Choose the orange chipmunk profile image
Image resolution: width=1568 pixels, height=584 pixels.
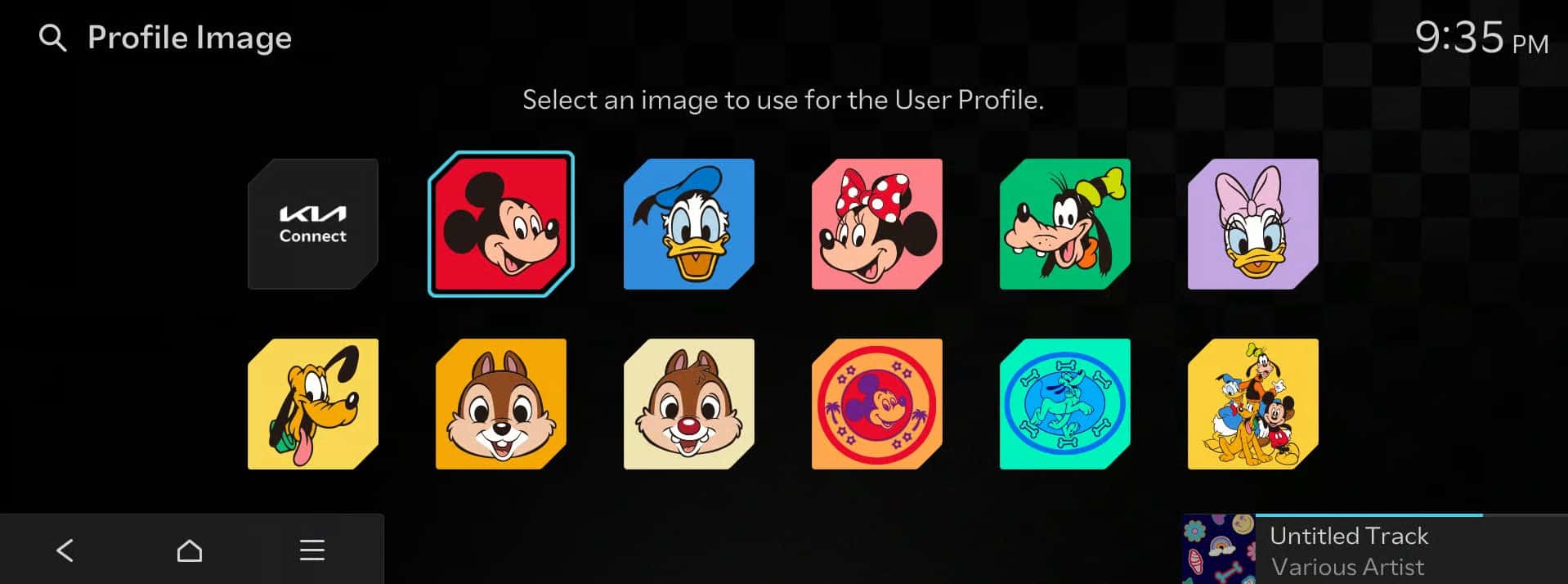[500, 404]
